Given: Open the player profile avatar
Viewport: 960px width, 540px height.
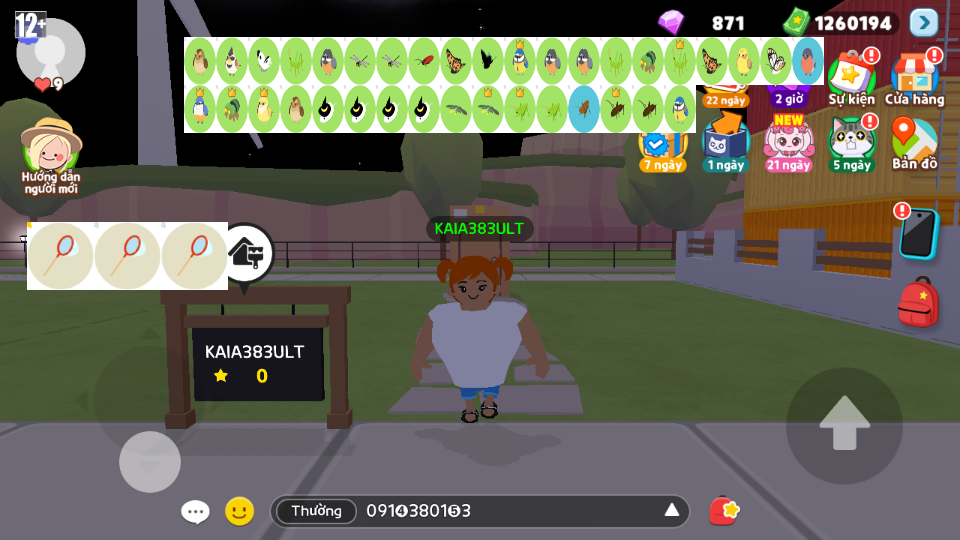Looking at the screenshot, I should 50,52.
